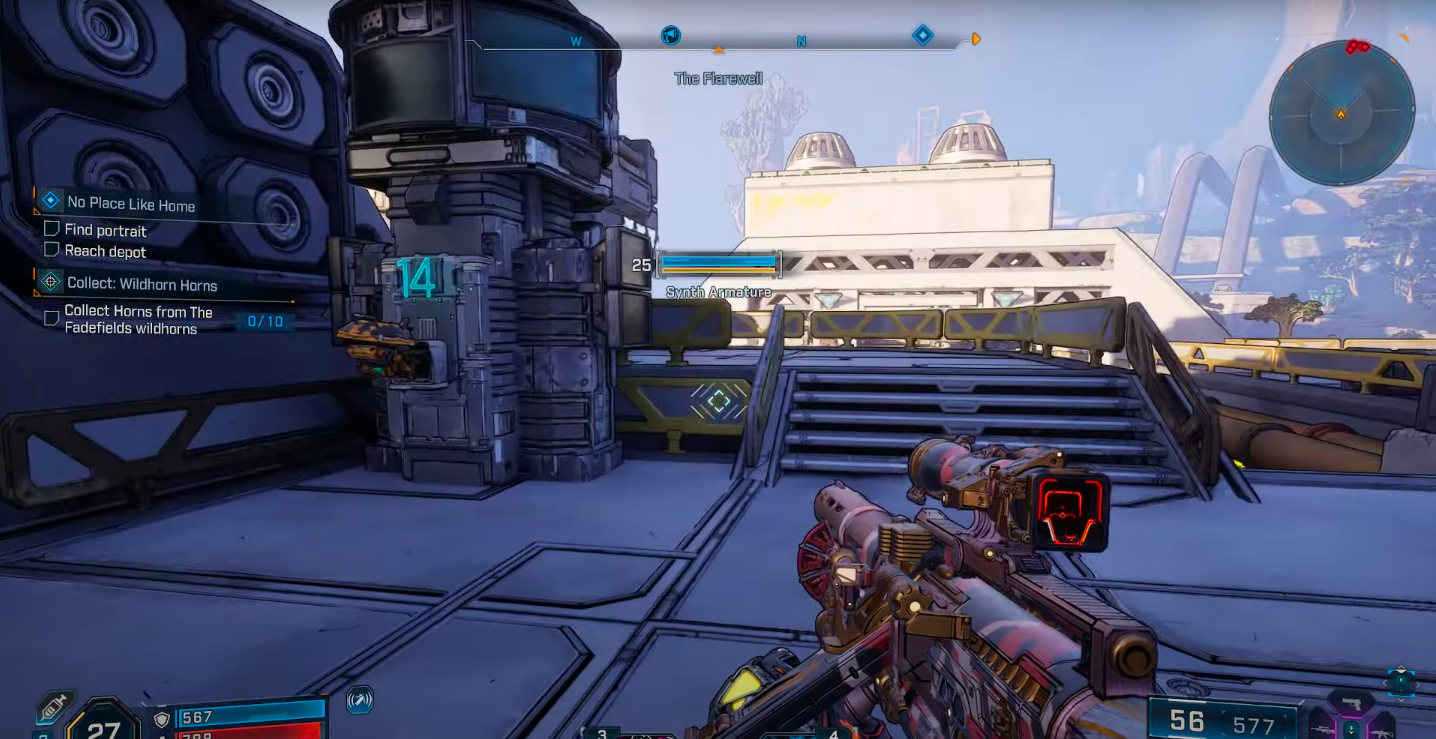This screenshot has width=1436, height=739.
Task: Tick the Reach depot objective checkbox
Action: pyautogui.click(x=52, y=250)
